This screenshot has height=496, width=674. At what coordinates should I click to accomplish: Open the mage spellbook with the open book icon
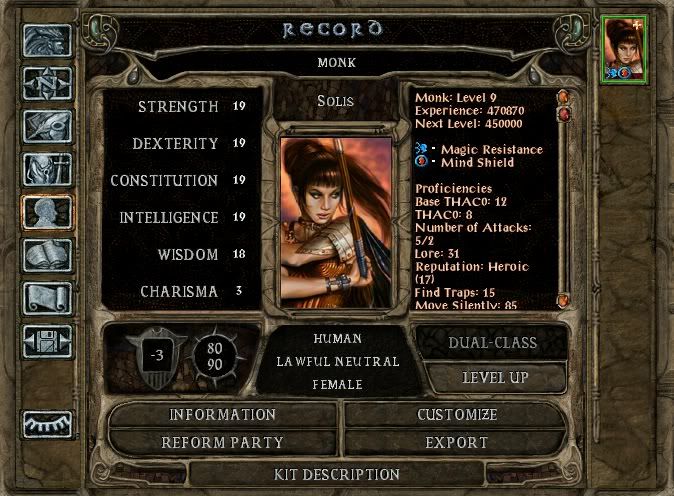46,255
